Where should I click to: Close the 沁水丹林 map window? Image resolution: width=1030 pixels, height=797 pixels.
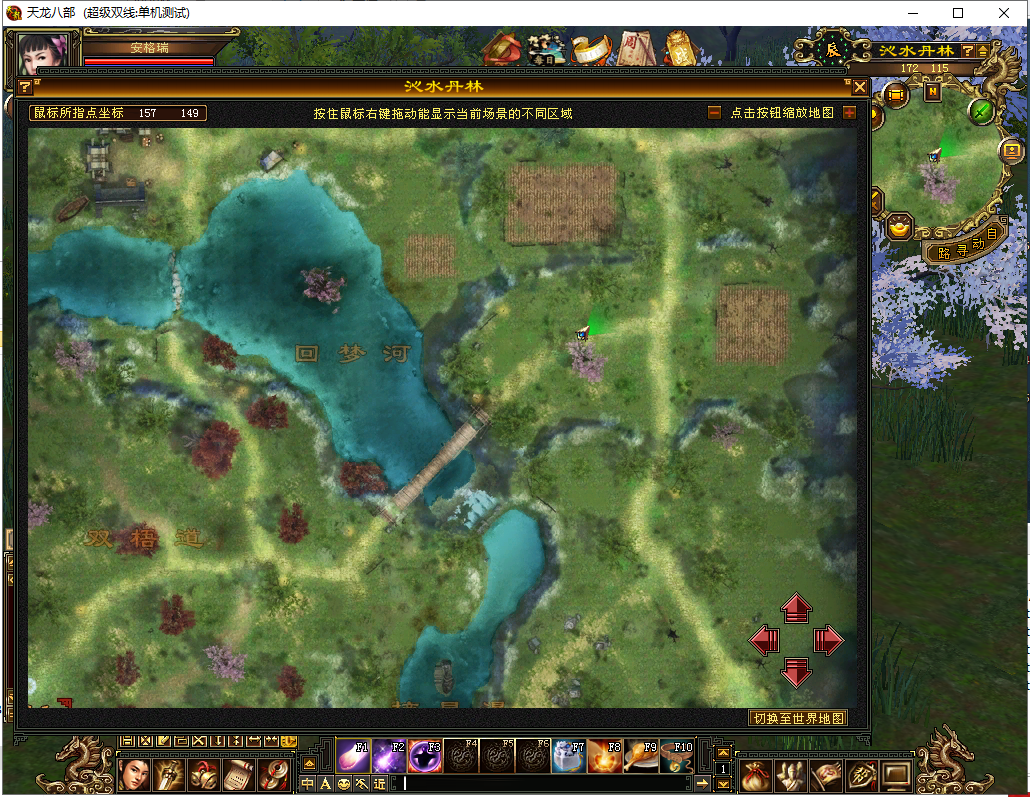click(859, 87)
